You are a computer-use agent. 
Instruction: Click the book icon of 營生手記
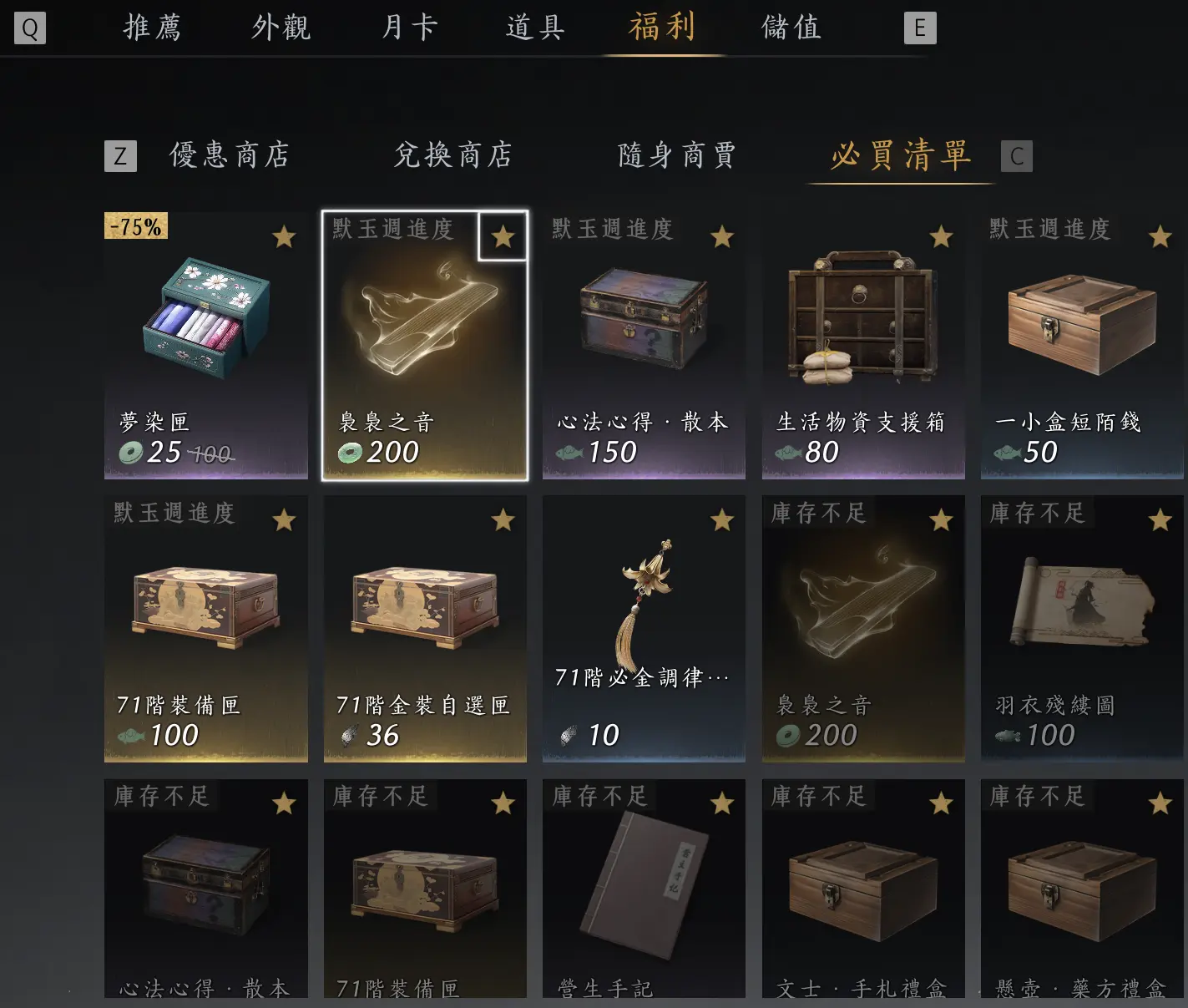coord(643,889)
